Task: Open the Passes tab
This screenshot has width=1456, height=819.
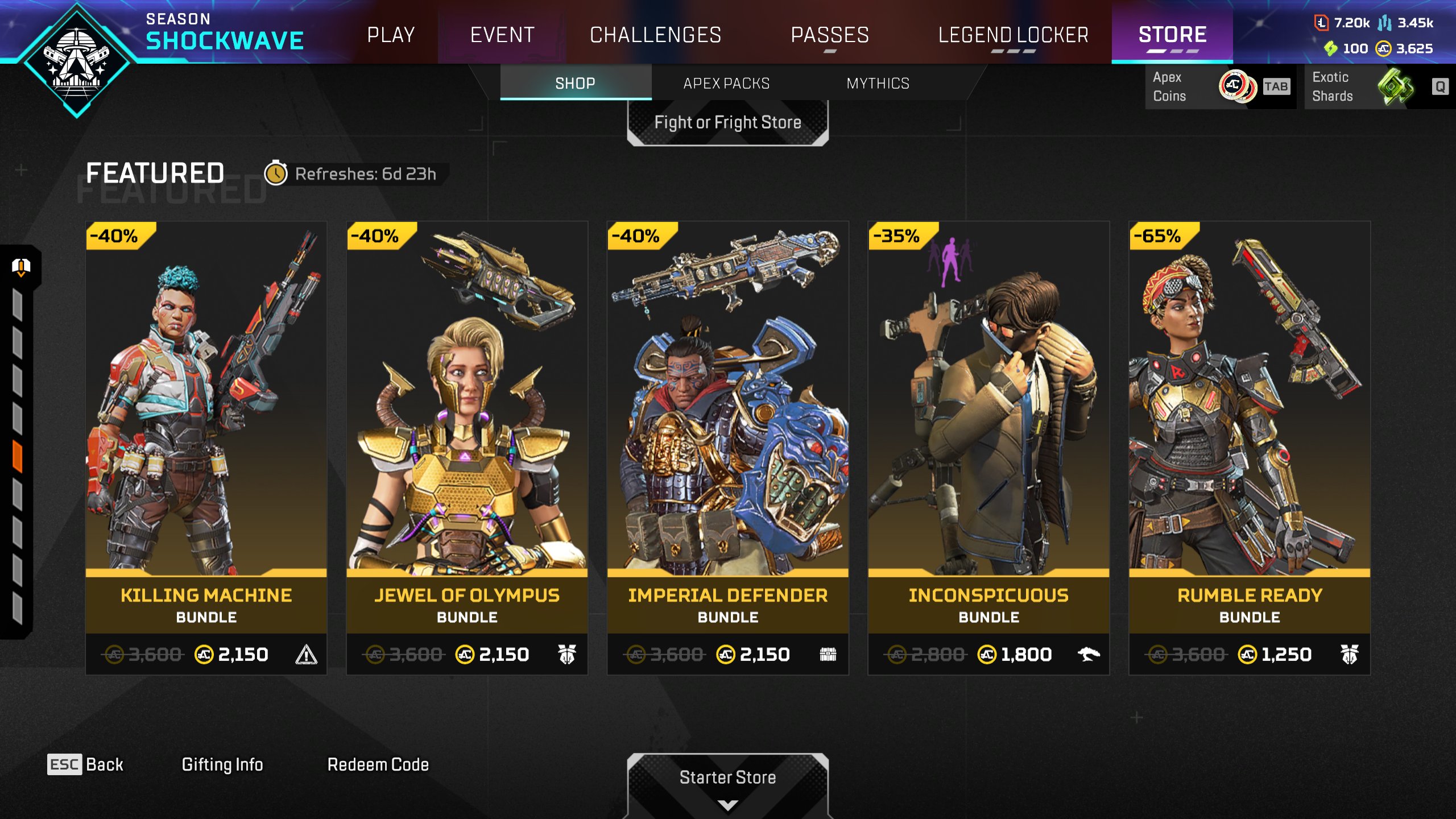Action: point(830,35)
